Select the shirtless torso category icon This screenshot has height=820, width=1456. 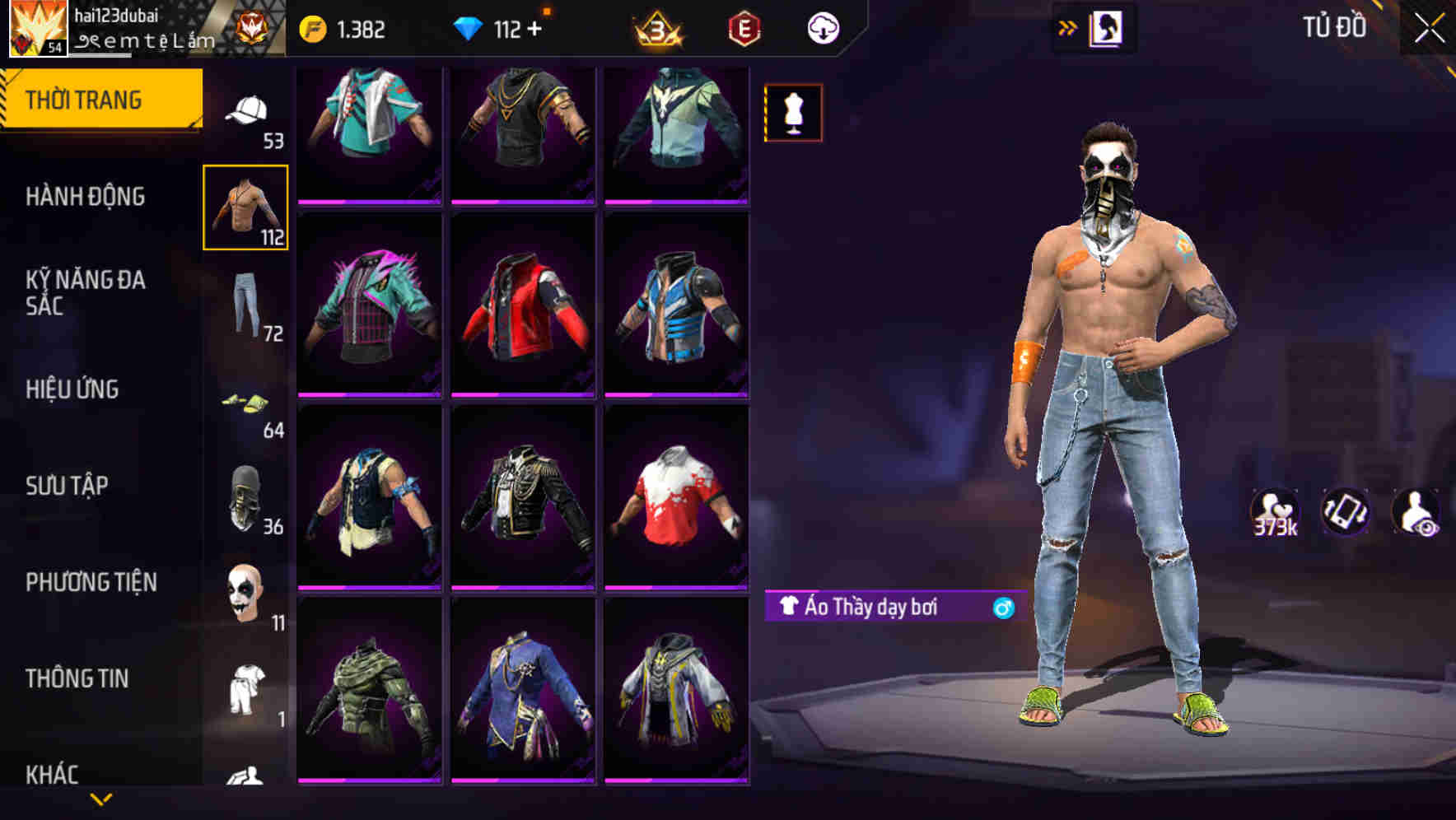coord(245,206)
